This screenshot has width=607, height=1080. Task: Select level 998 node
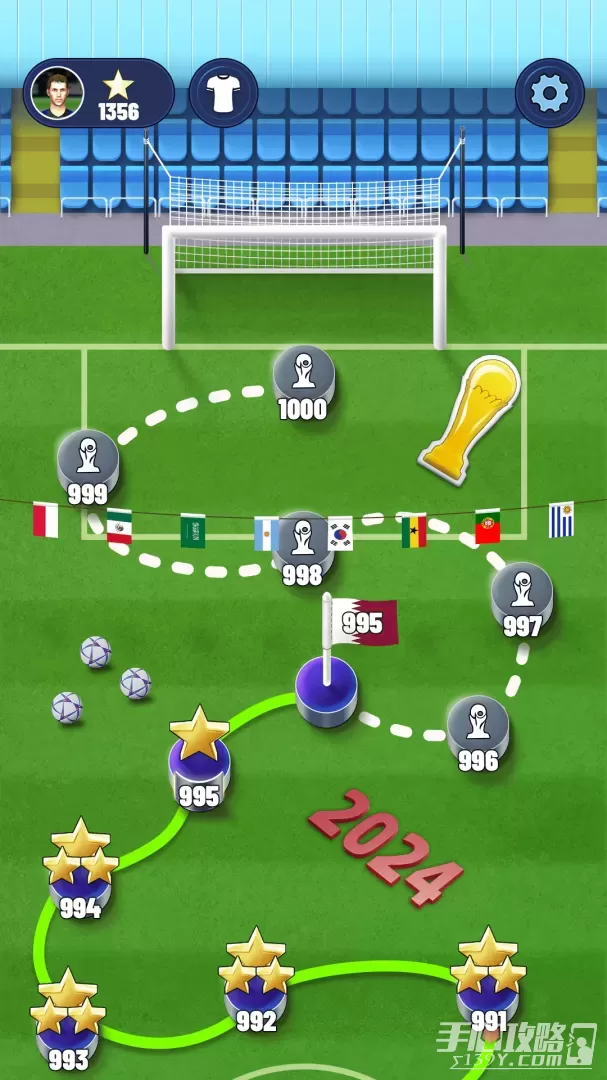tap(302, 545)
